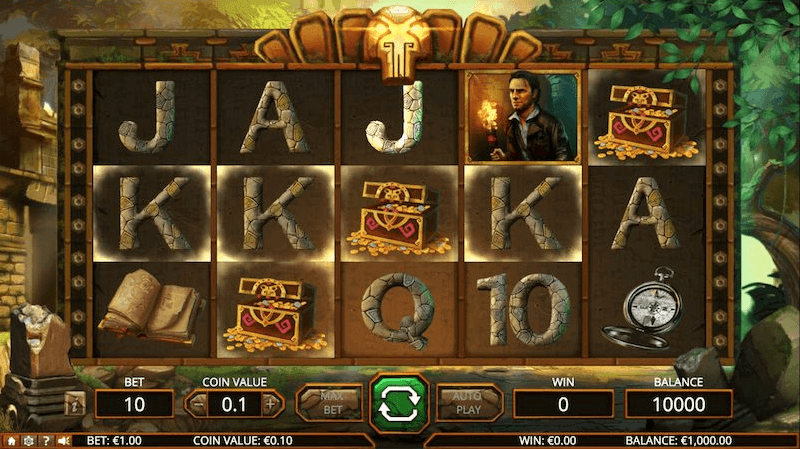Open settings via the gear icon
Screen dimensions: 800x449
(28, 440)
